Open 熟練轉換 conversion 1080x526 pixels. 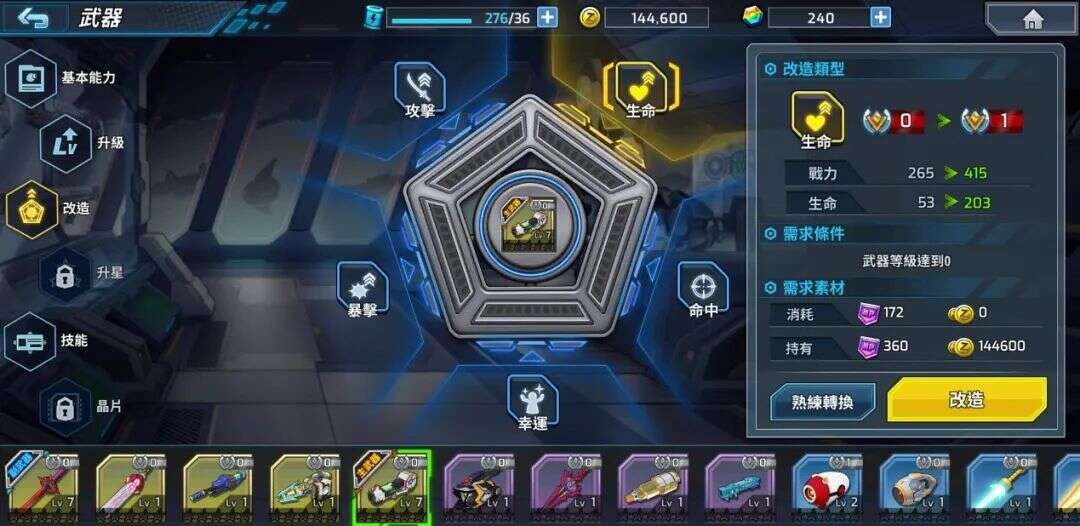pos(822,402)
